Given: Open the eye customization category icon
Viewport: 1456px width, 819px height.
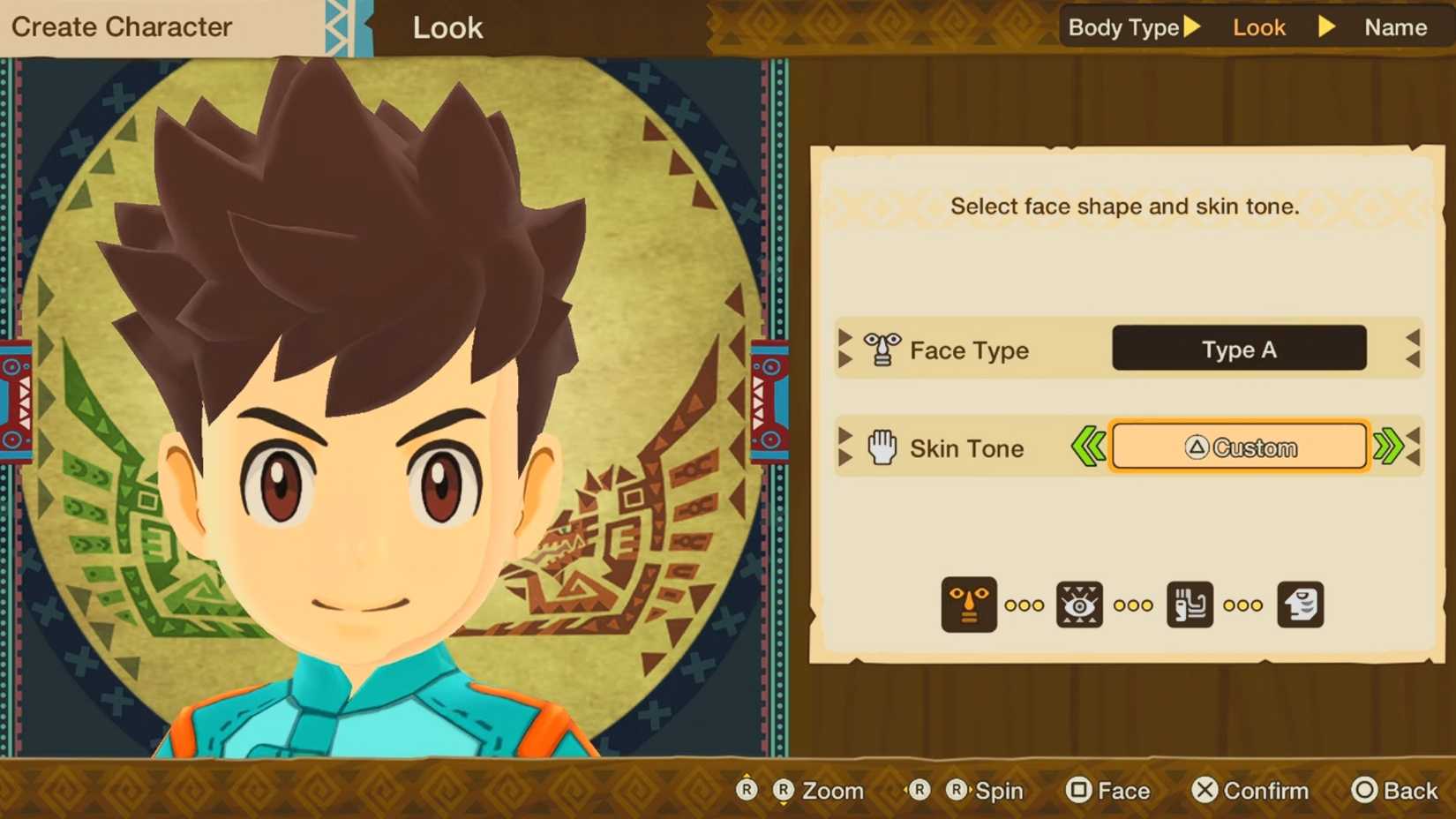Looking at the screenshot, I should [1081, 605].
